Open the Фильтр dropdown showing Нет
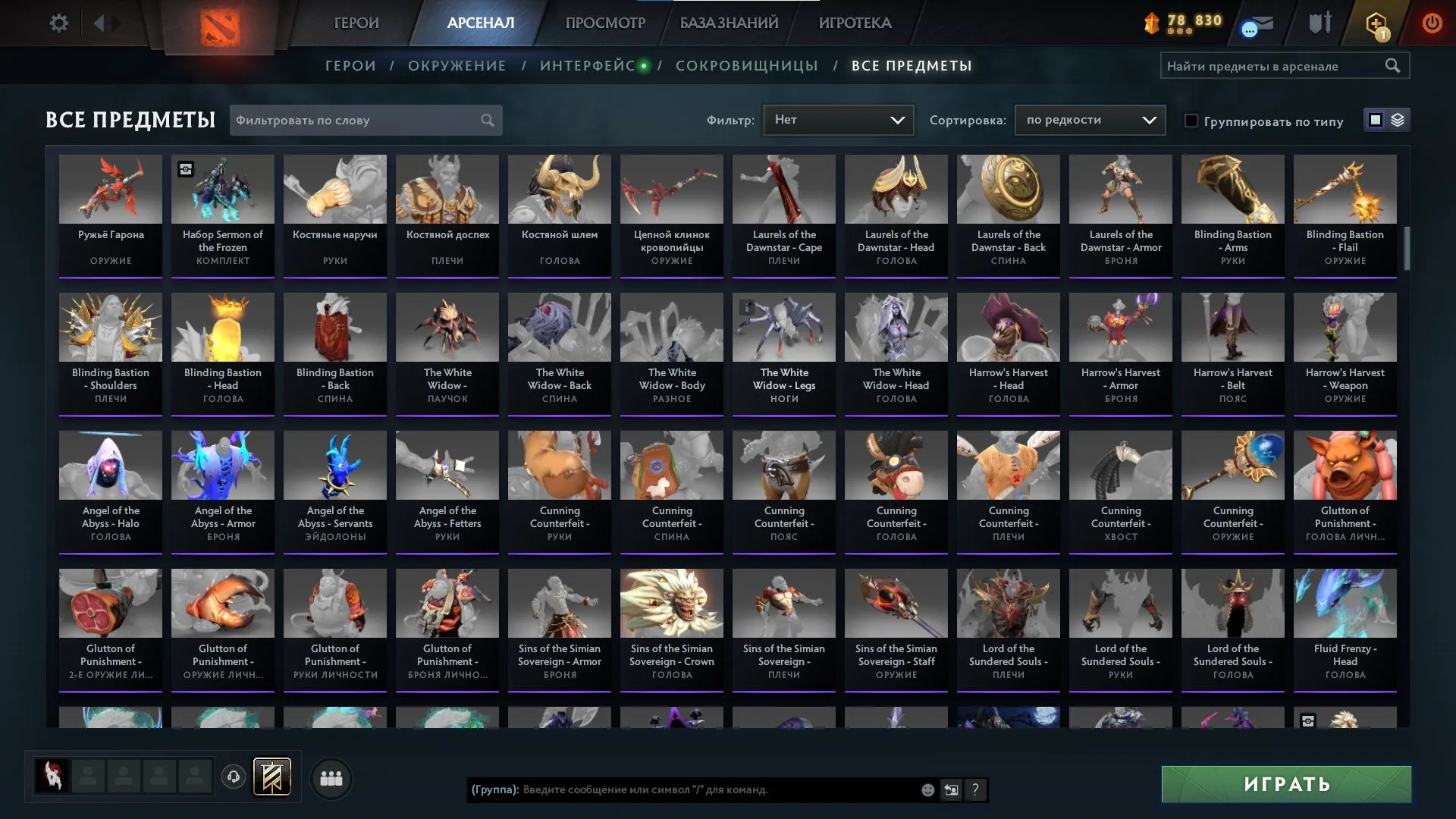Screen dimensions: 1456x819 click(x=838, y=119)
